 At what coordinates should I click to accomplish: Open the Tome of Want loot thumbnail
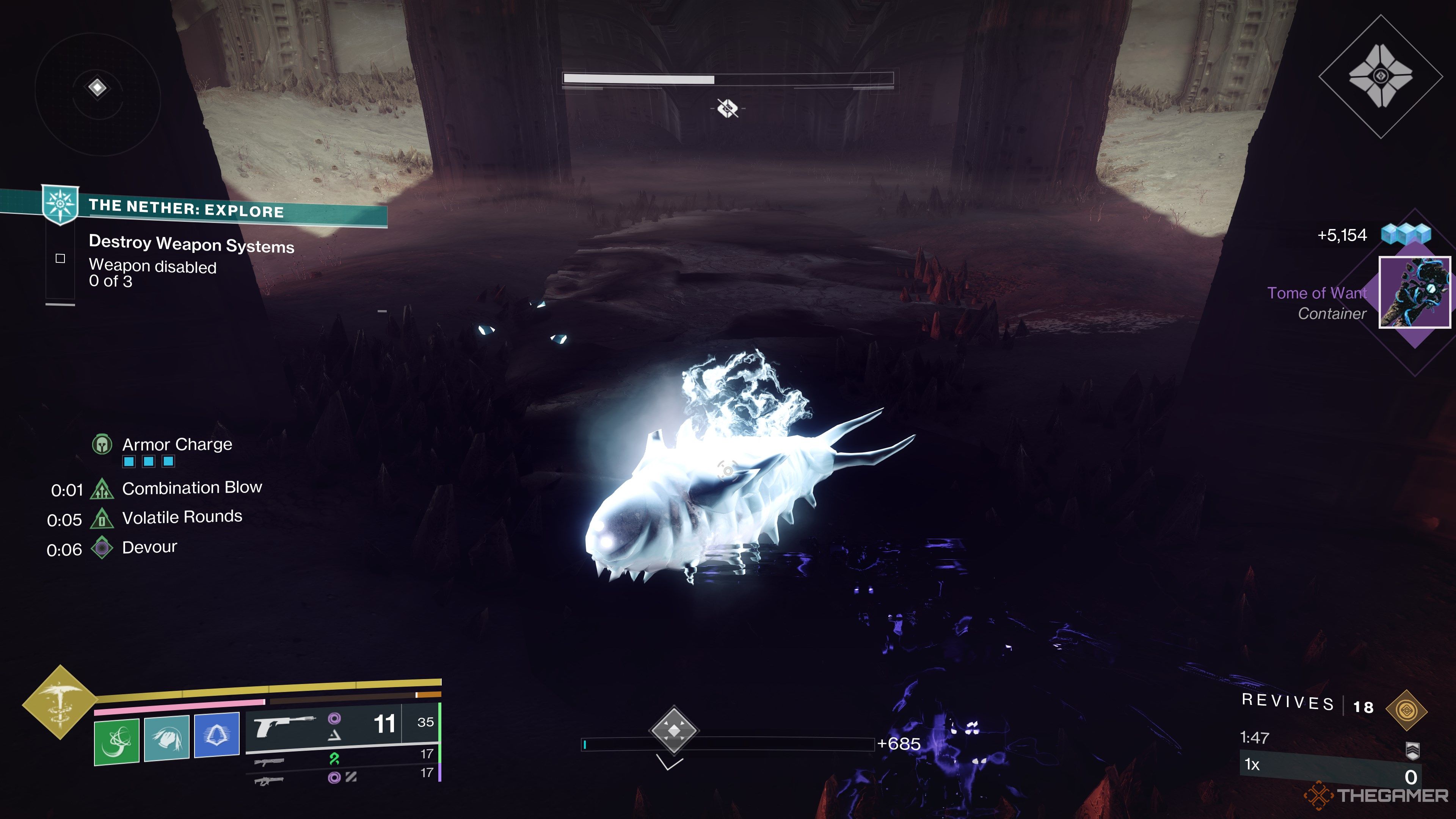point(1414,292)
